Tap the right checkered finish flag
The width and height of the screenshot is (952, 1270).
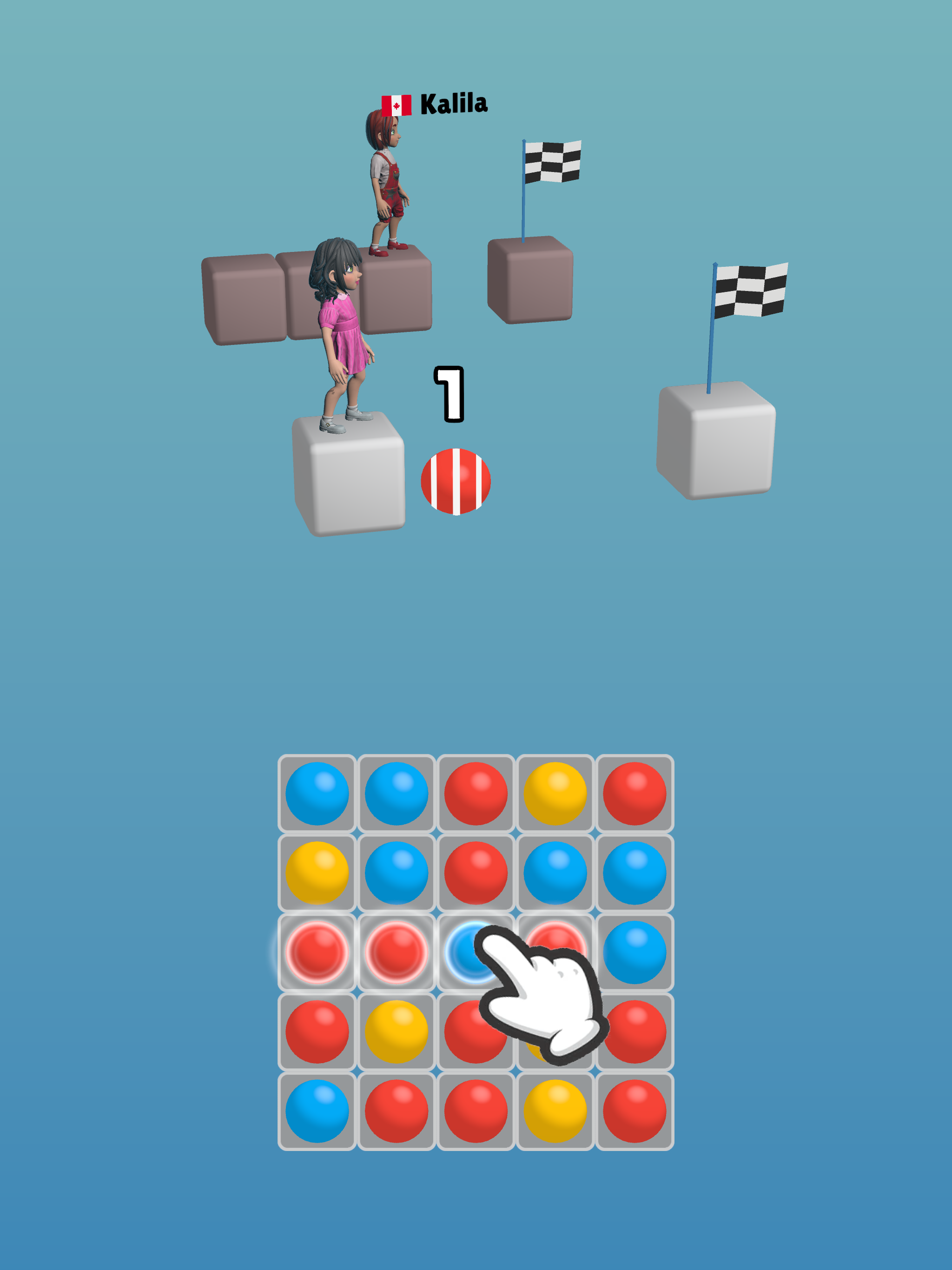pyautogui.click(x=752, y=290)
